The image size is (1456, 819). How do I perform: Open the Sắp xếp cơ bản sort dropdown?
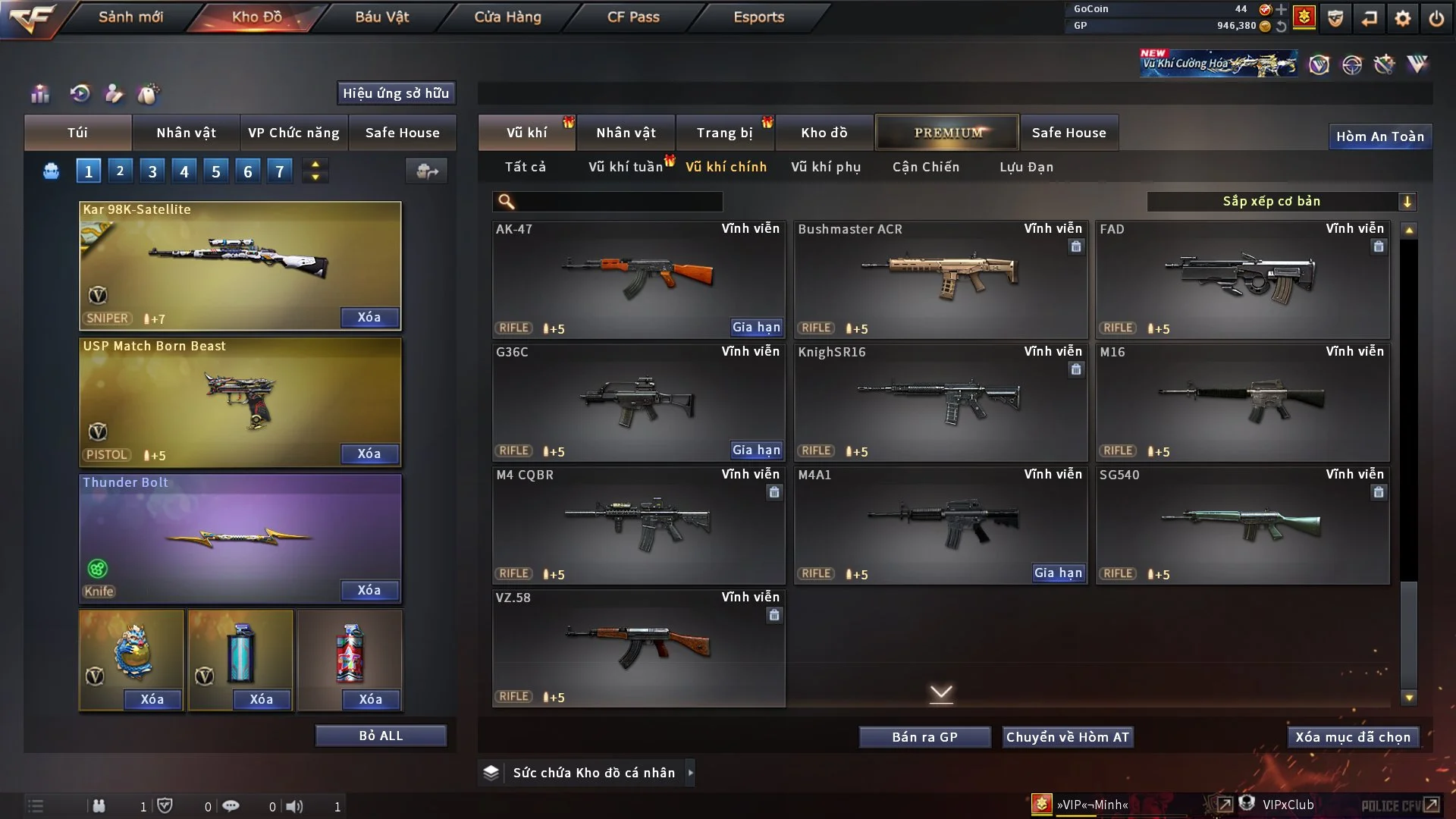1281,202
